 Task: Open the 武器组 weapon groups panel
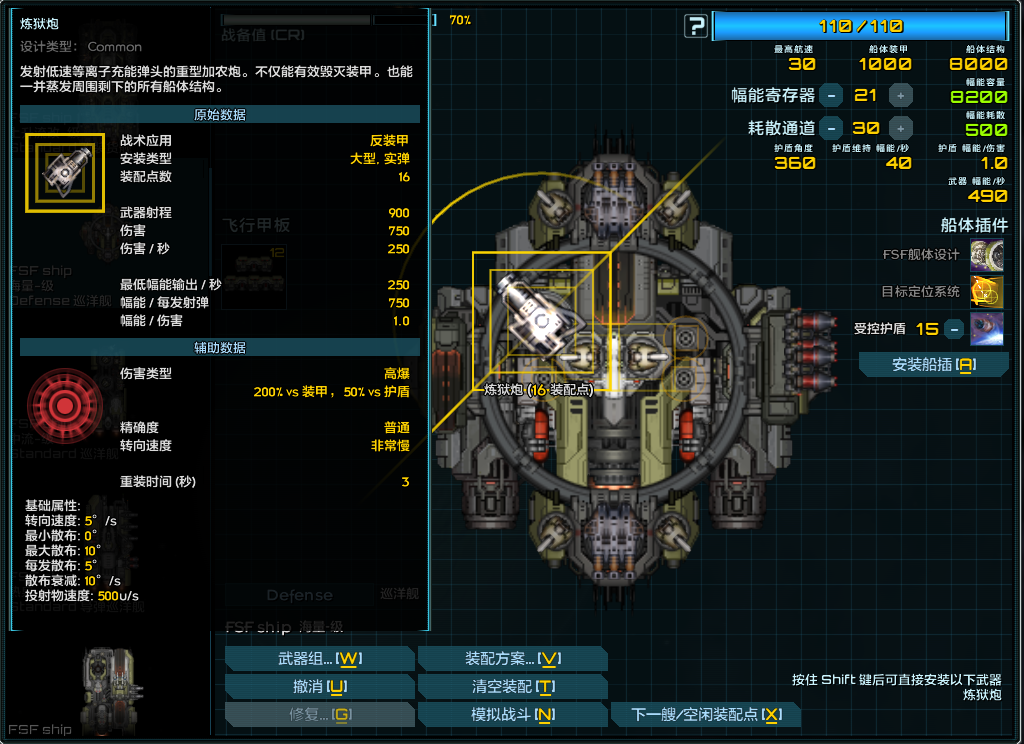click(x=319, y=658)
